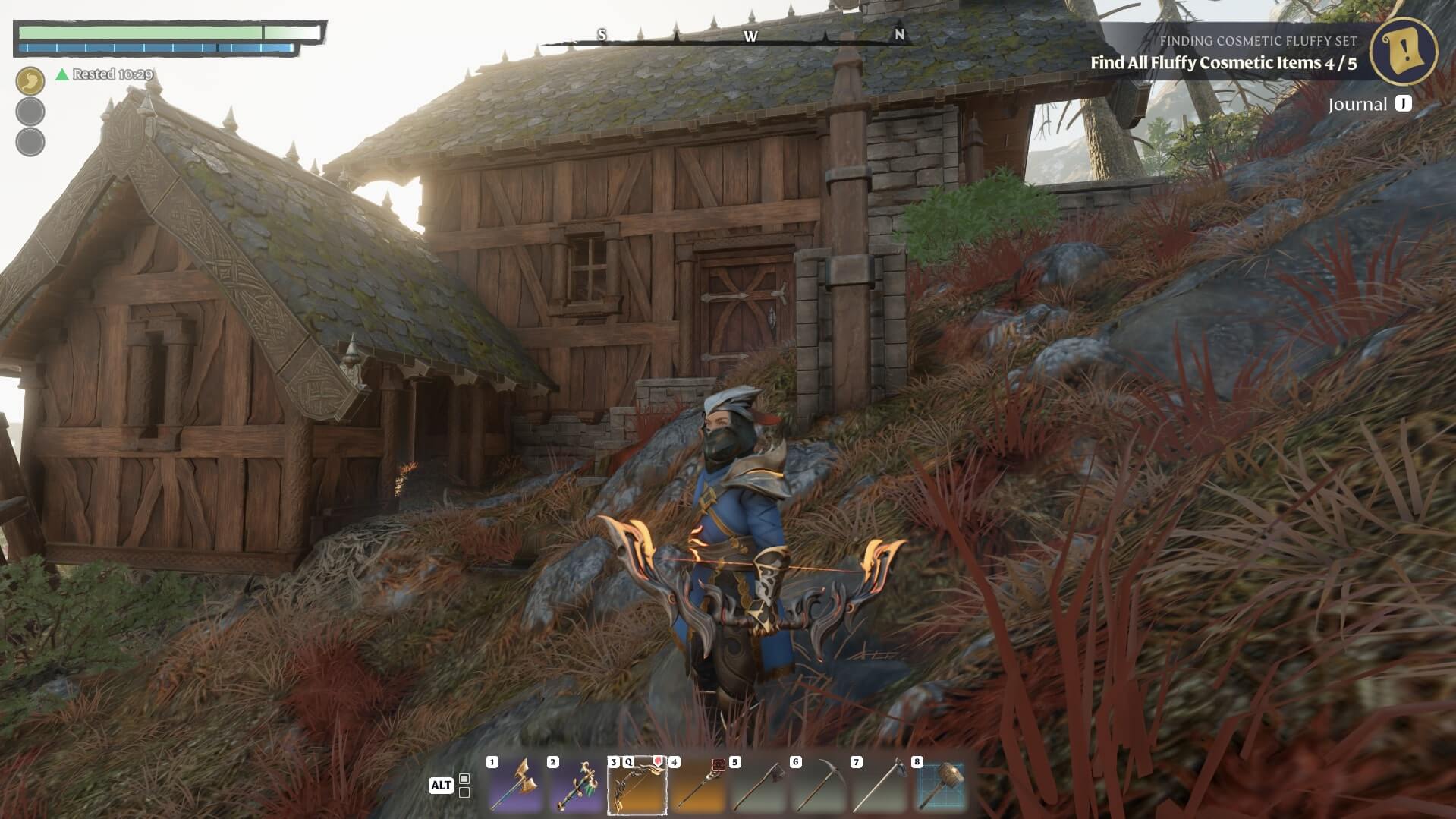Click the Rested buff status
The image size is (1456, 819).
point(105,74)
